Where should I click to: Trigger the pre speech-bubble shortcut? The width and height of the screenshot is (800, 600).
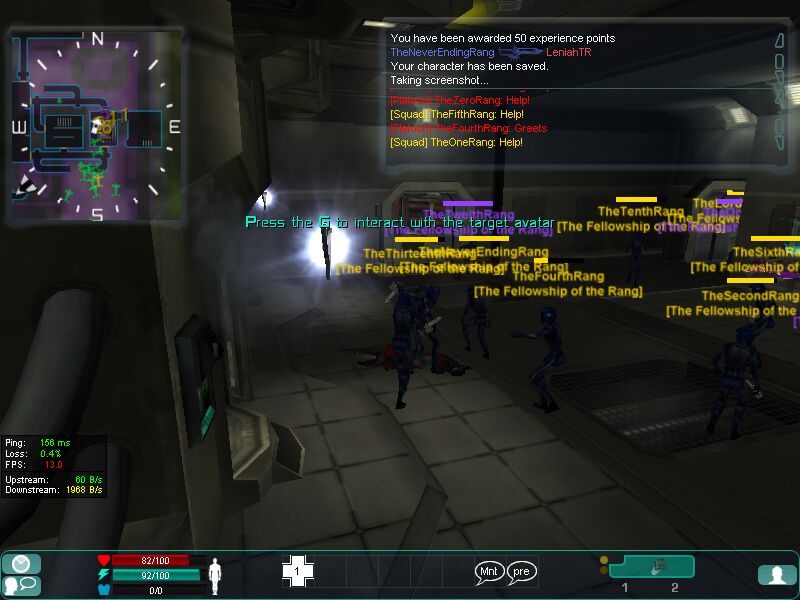522,572
